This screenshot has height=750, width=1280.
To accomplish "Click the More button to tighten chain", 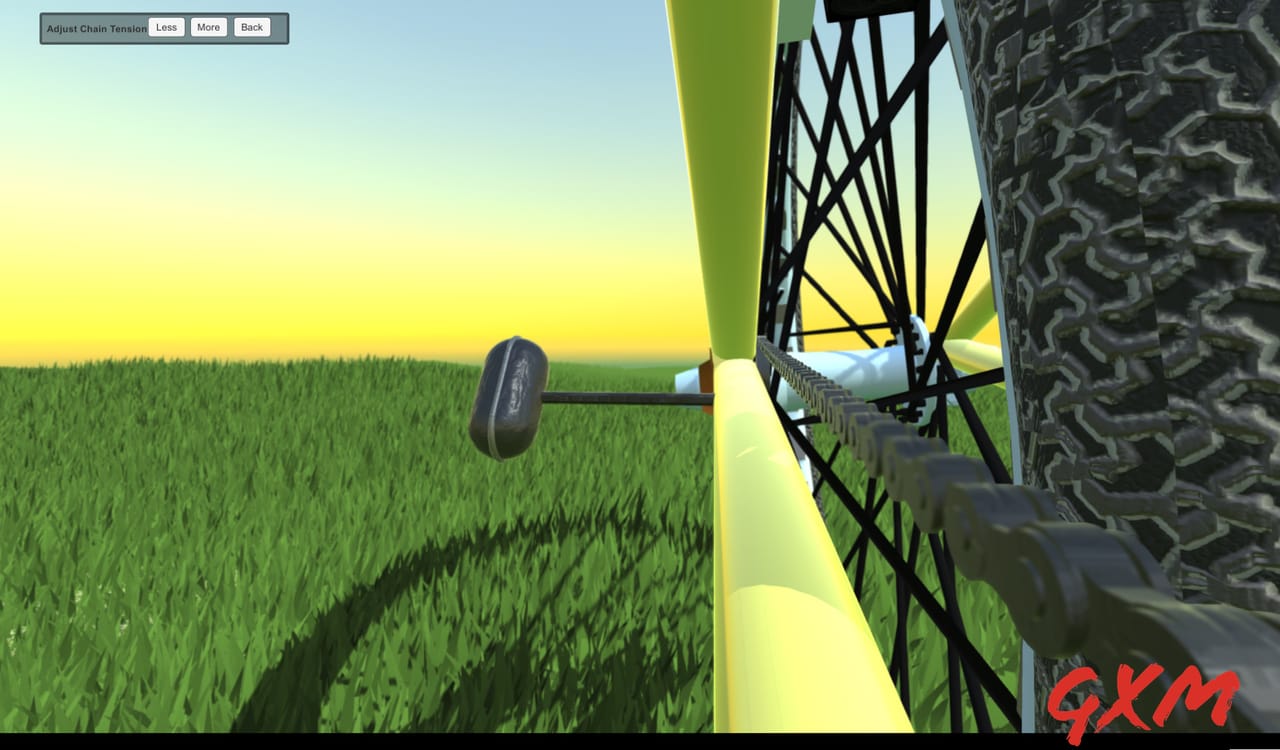I will point(208,27).
